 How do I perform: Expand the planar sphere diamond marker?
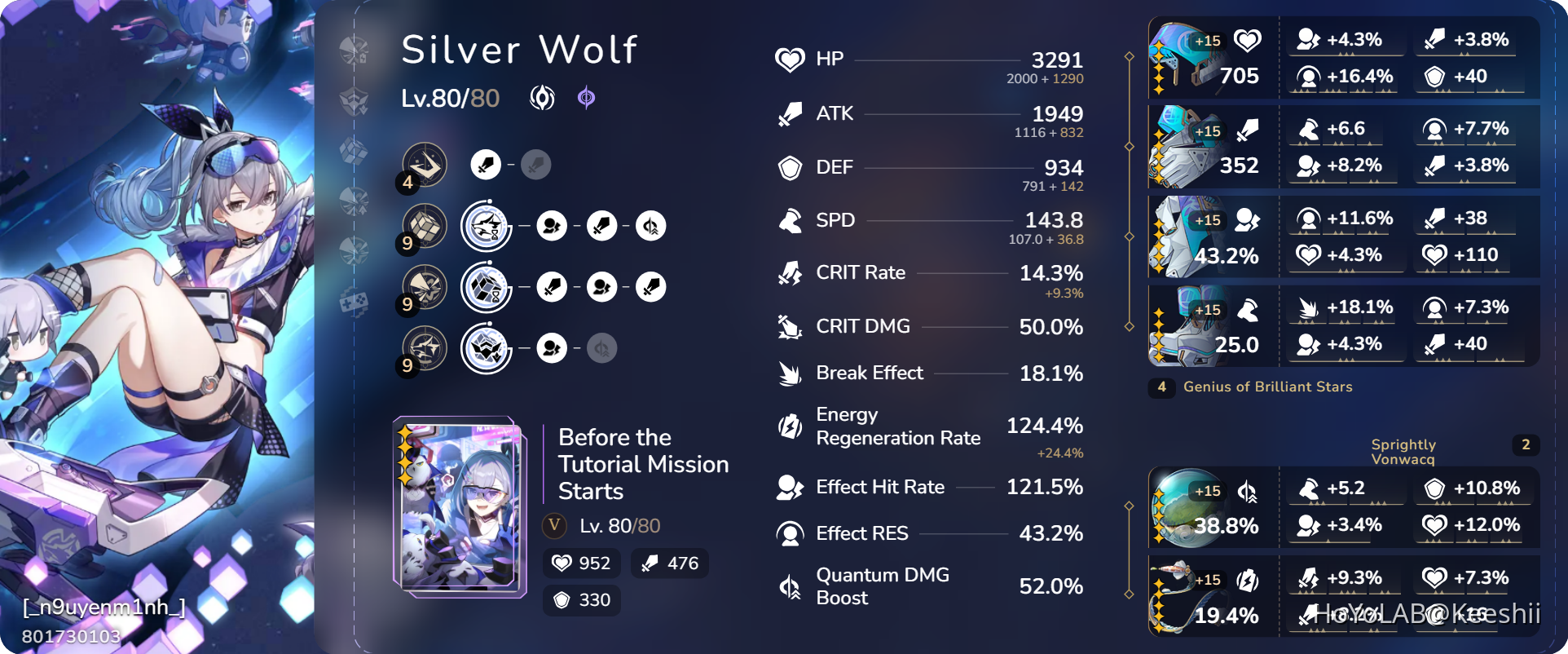(x=1129, y=506)
